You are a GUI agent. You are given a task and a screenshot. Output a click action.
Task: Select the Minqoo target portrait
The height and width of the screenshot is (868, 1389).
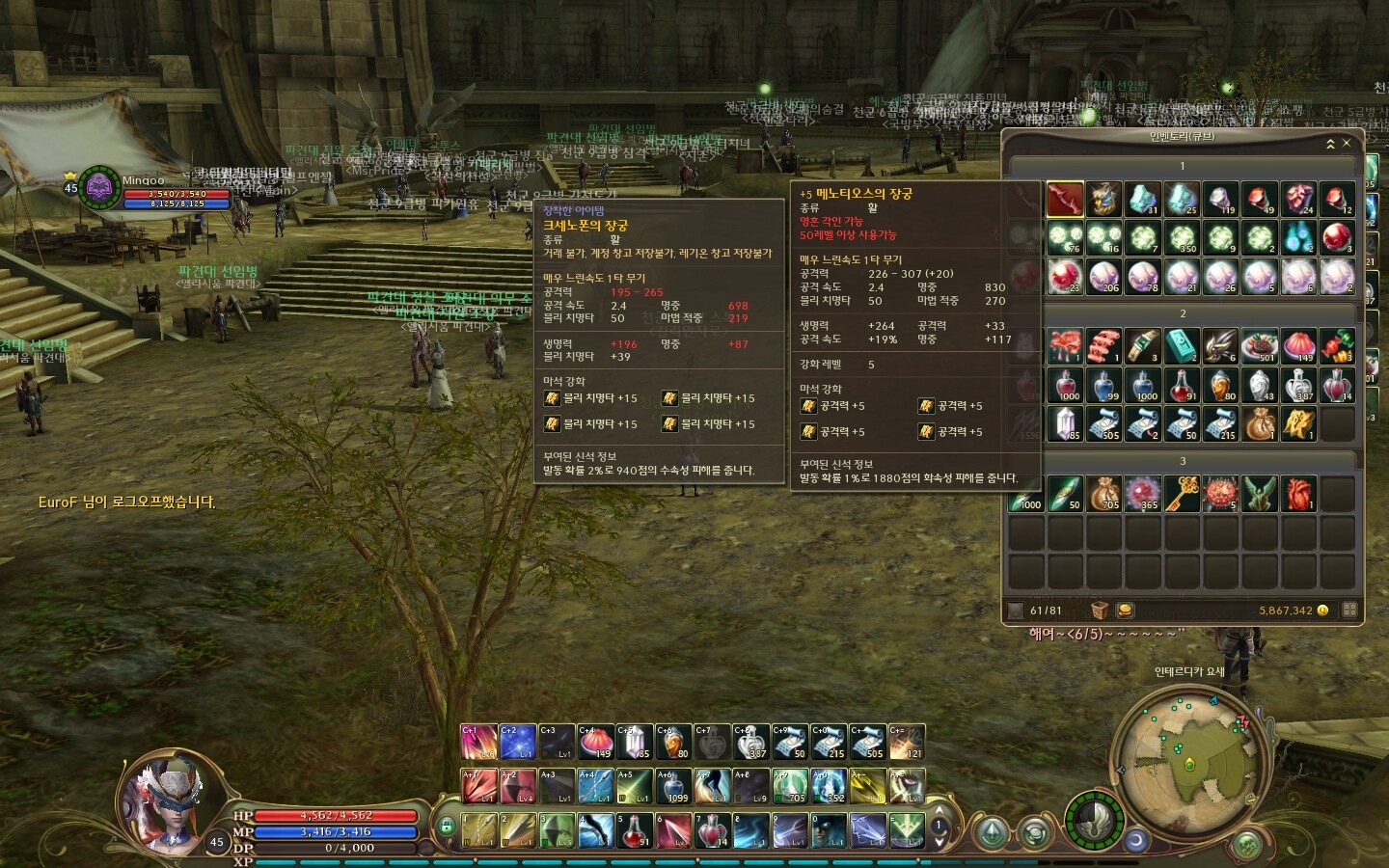[x=99, y=187]
